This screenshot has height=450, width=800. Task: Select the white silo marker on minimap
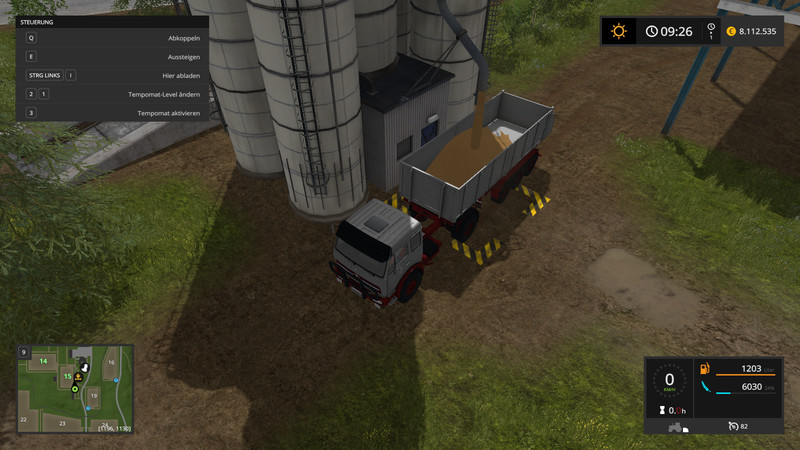tap(86, 367)
